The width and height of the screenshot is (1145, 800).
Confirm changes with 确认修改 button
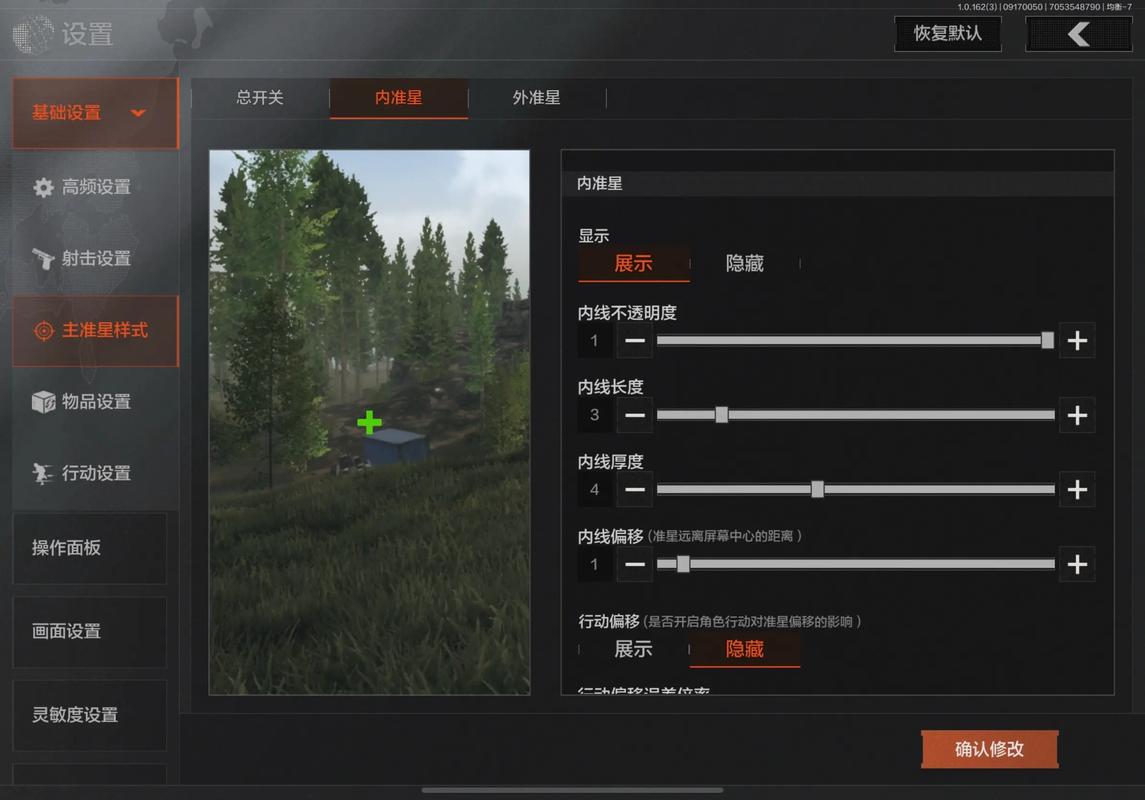(x=989, y=749)
